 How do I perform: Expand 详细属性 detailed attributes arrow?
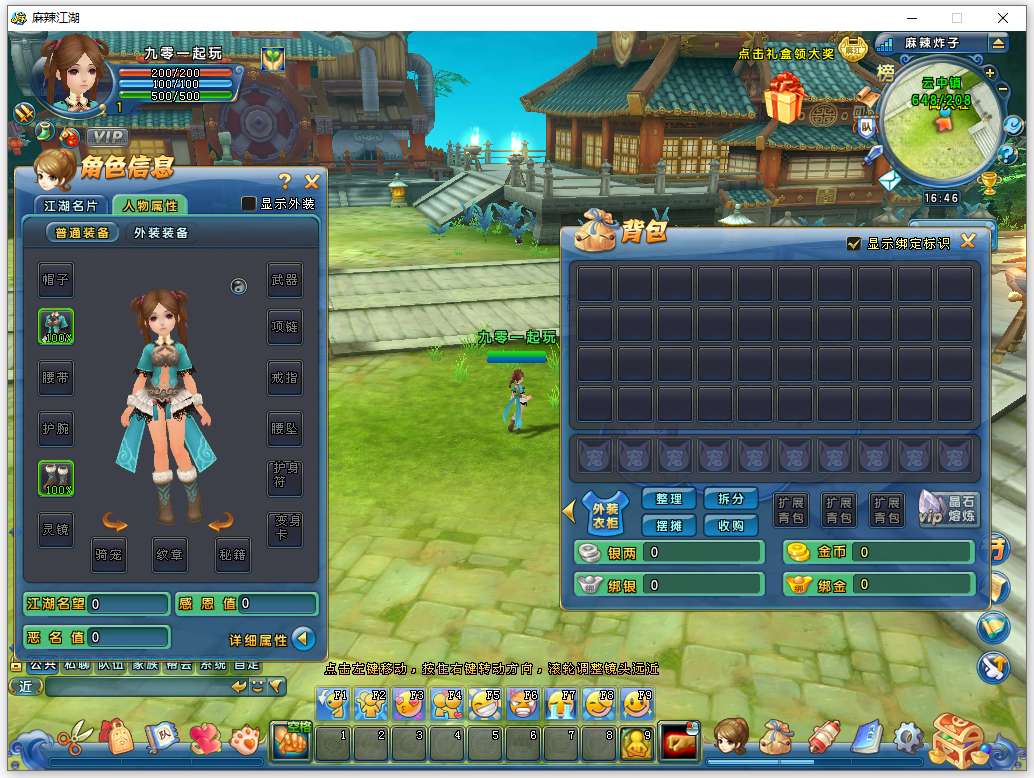point(303,639)
